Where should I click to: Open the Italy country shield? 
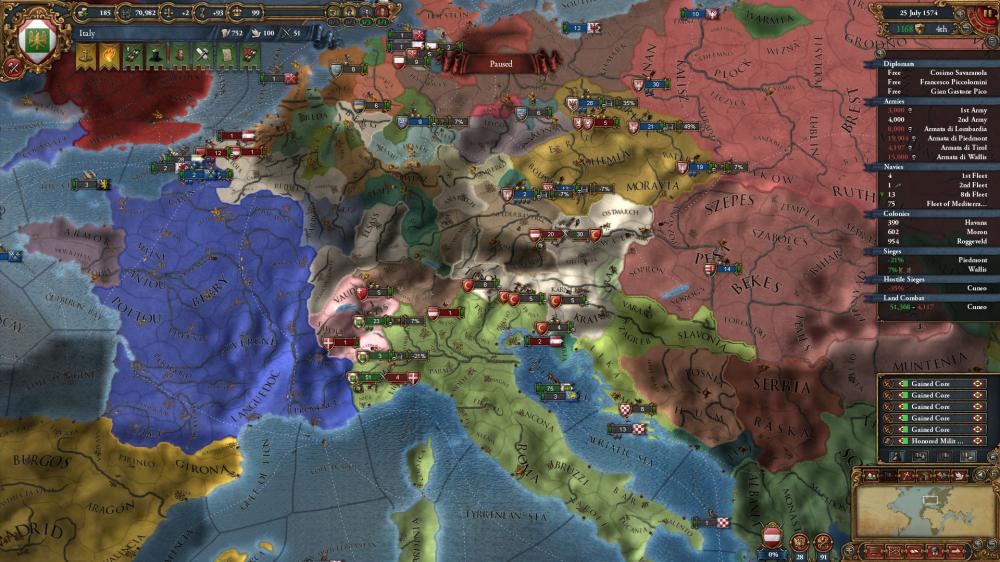point(37,42)
